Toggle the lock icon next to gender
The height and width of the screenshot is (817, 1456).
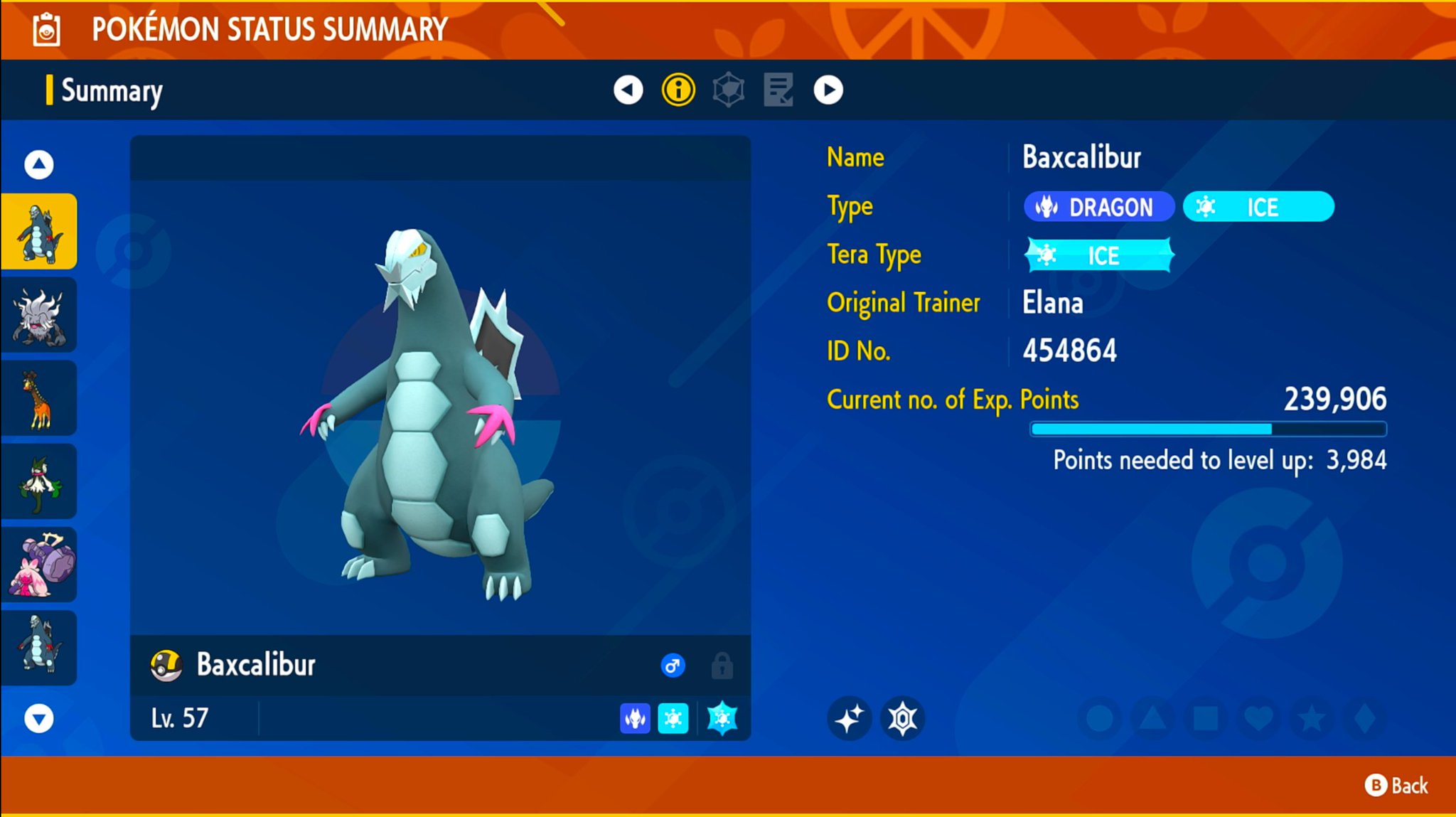point(722,666)
